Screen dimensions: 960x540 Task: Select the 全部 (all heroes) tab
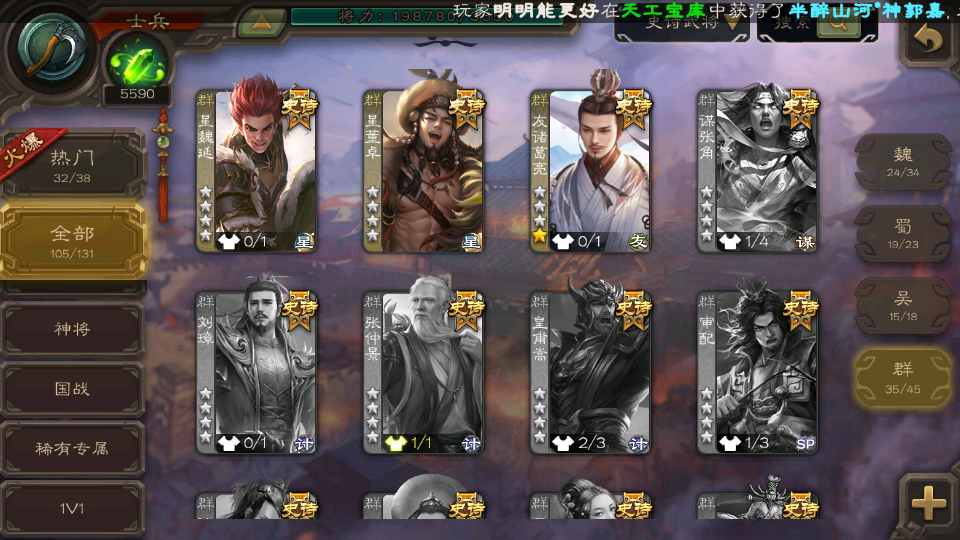(73, 241)
